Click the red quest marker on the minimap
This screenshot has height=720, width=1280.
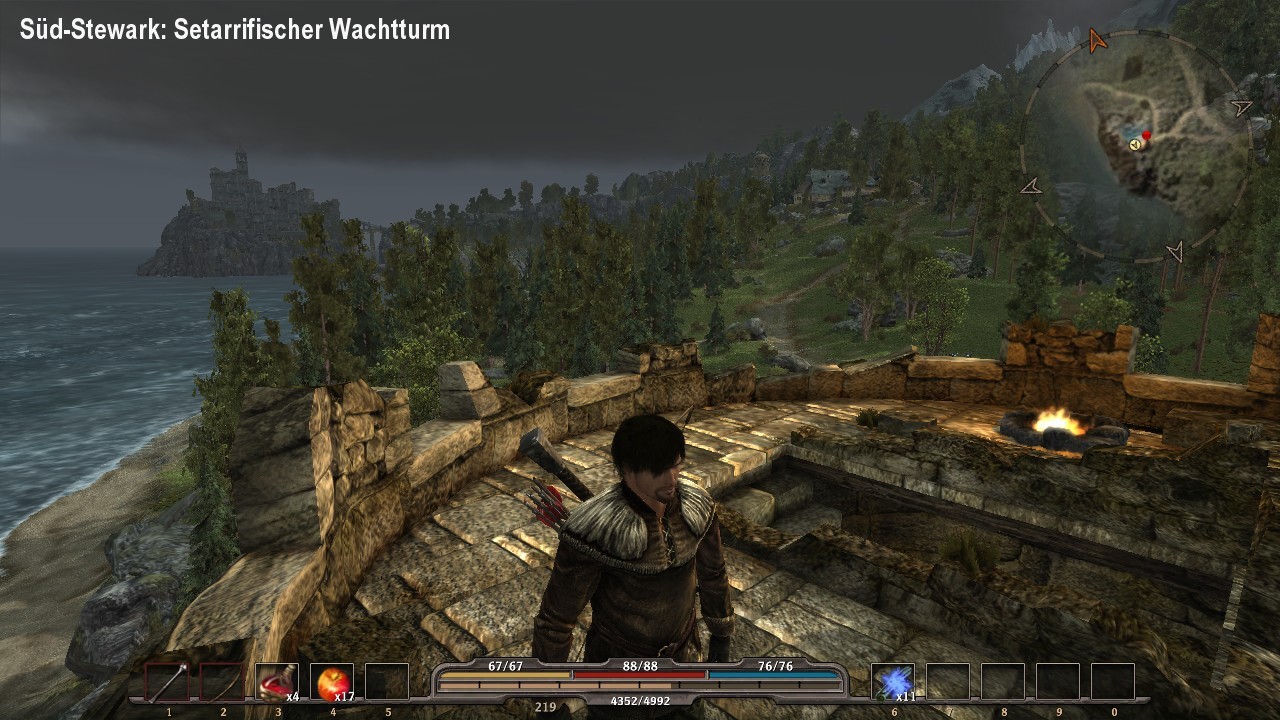click(1146, 135)
